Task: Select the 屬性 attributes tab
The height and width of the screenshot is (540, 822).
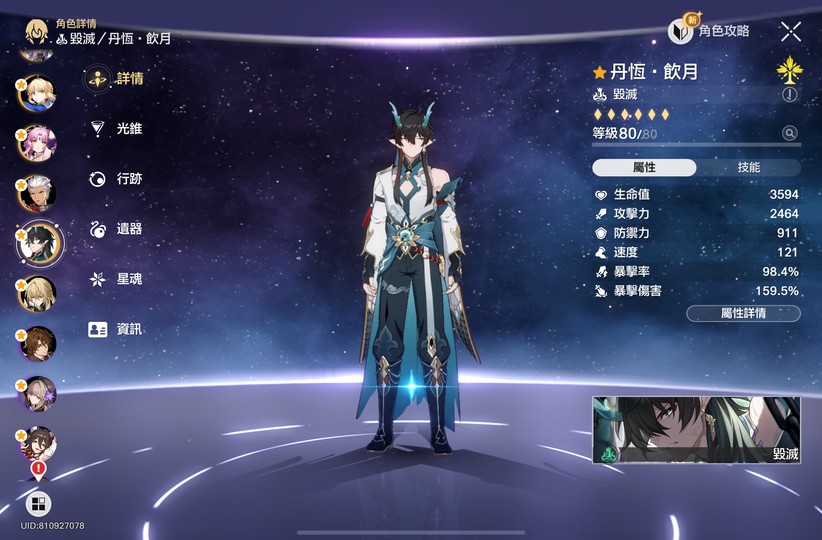Action: click(x=644, y=168)
